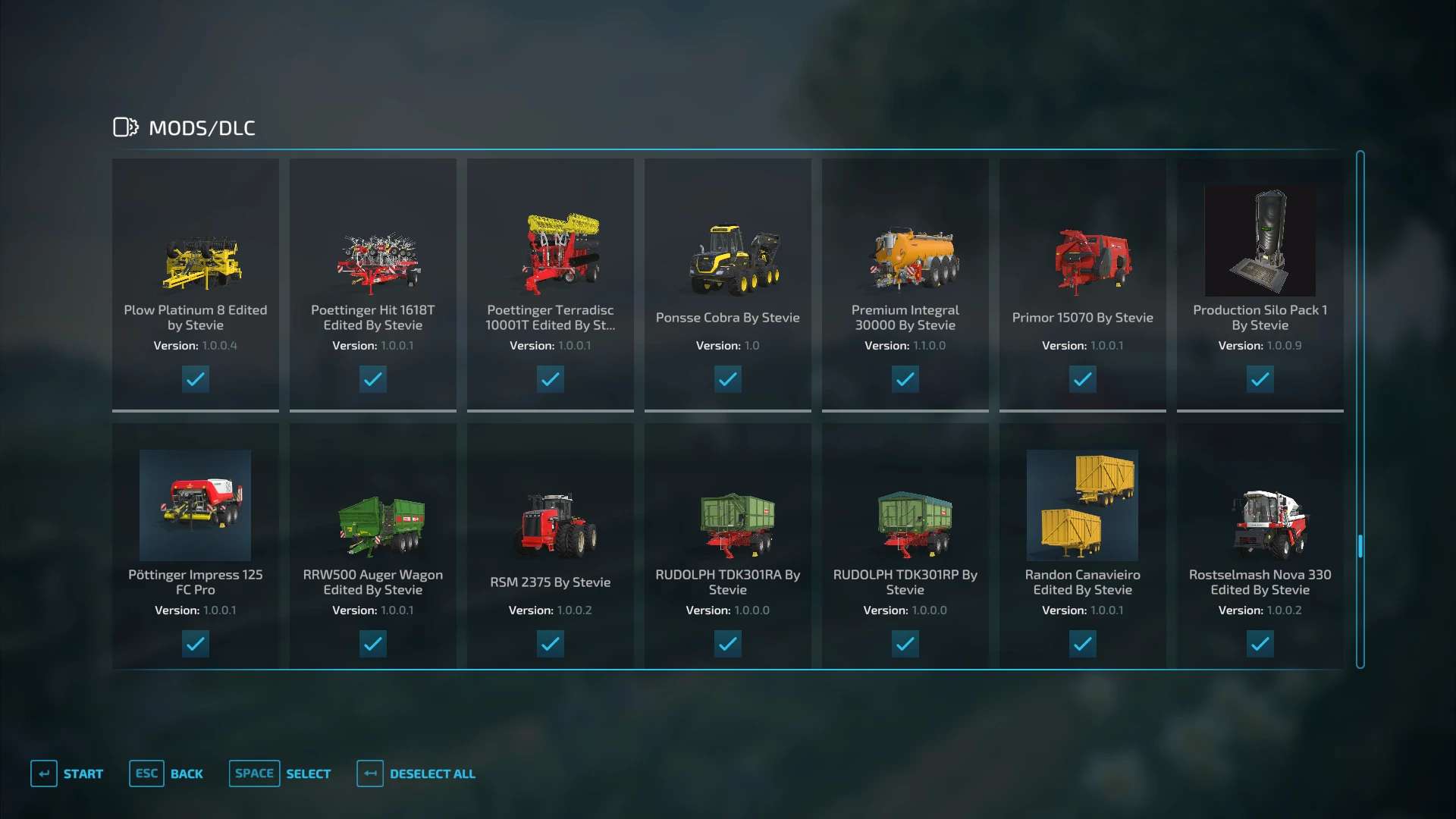Deselect the RSM 2375 By Stevie checkbox
The height and width of the screenshot is (819, 1456).
click(551, 644)
